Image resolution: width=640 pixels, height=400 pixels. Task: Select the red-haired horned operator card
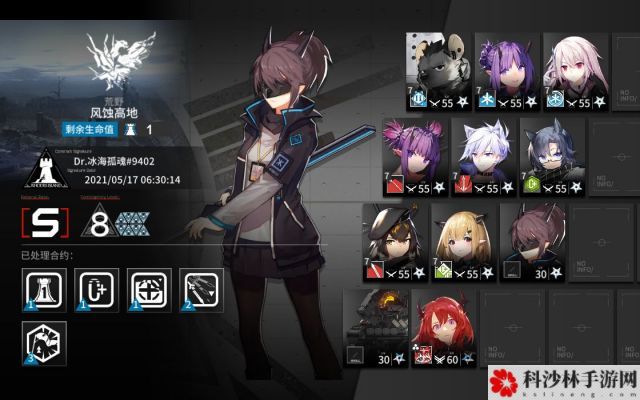click(x=445, y=326)
